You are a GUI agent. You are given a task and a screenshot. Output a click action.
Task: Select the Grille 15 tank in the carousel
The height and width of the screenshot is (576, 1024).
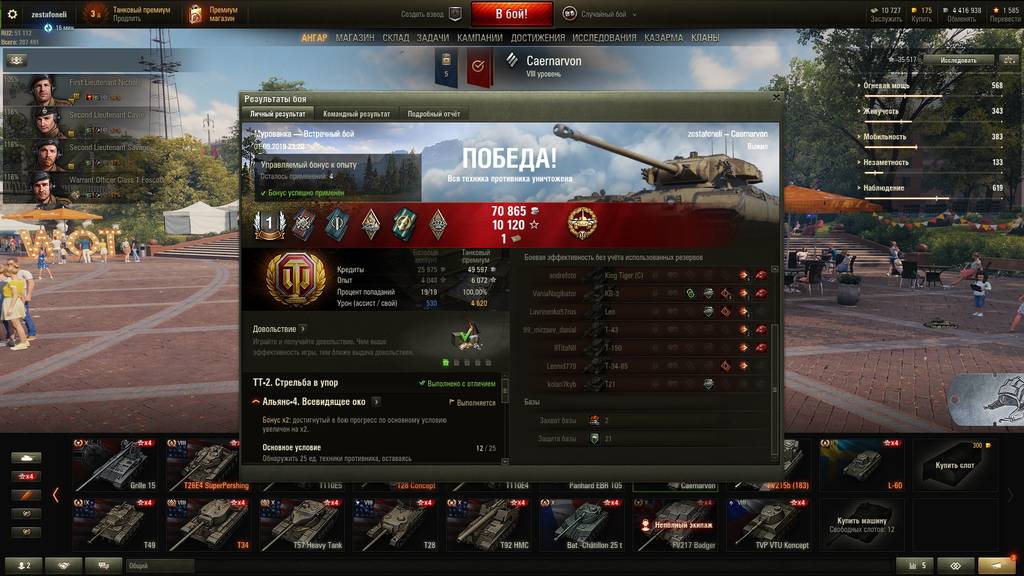115,463
